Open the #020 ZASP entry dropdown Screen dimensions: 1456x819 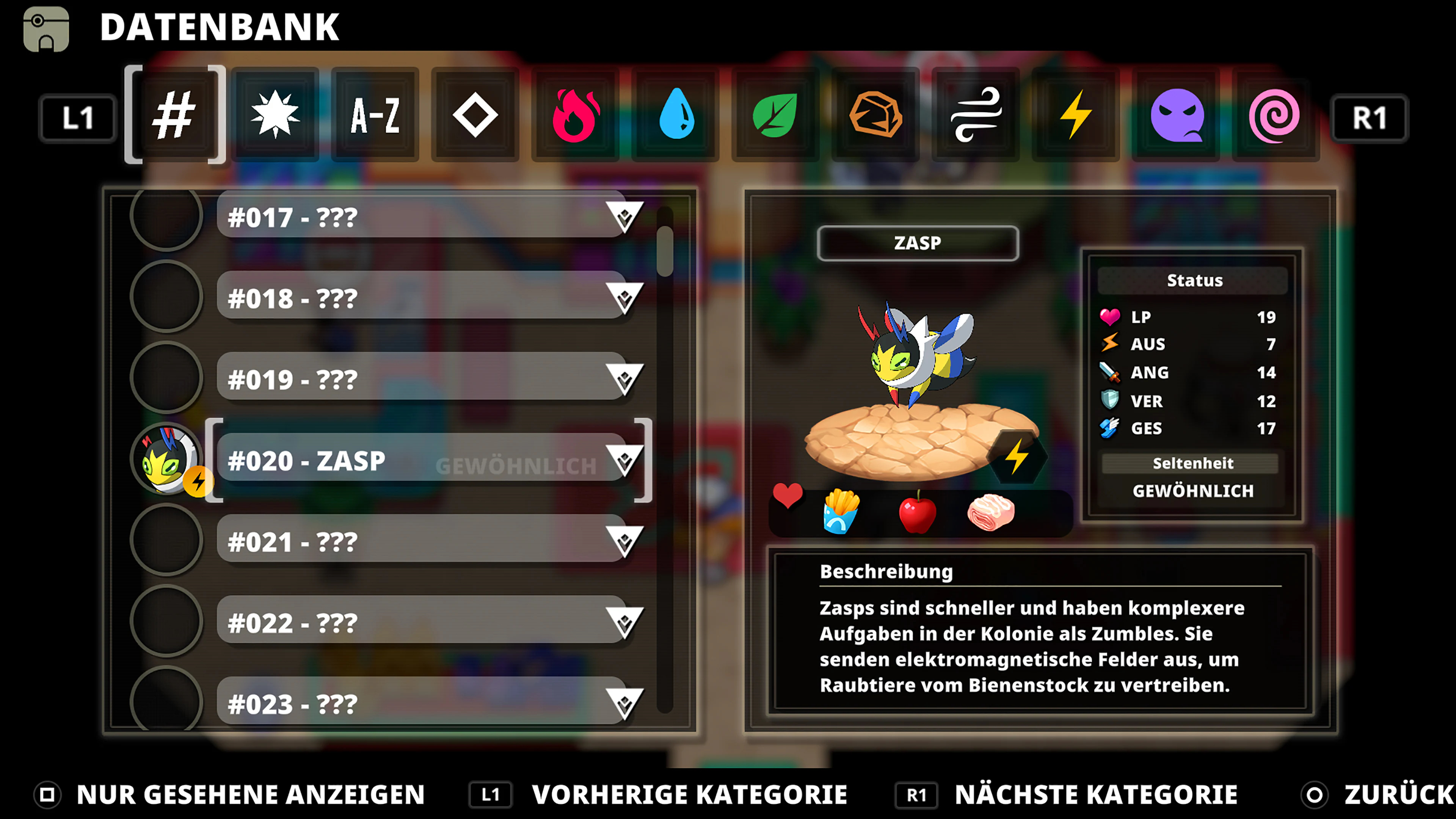tap(625, 461)
